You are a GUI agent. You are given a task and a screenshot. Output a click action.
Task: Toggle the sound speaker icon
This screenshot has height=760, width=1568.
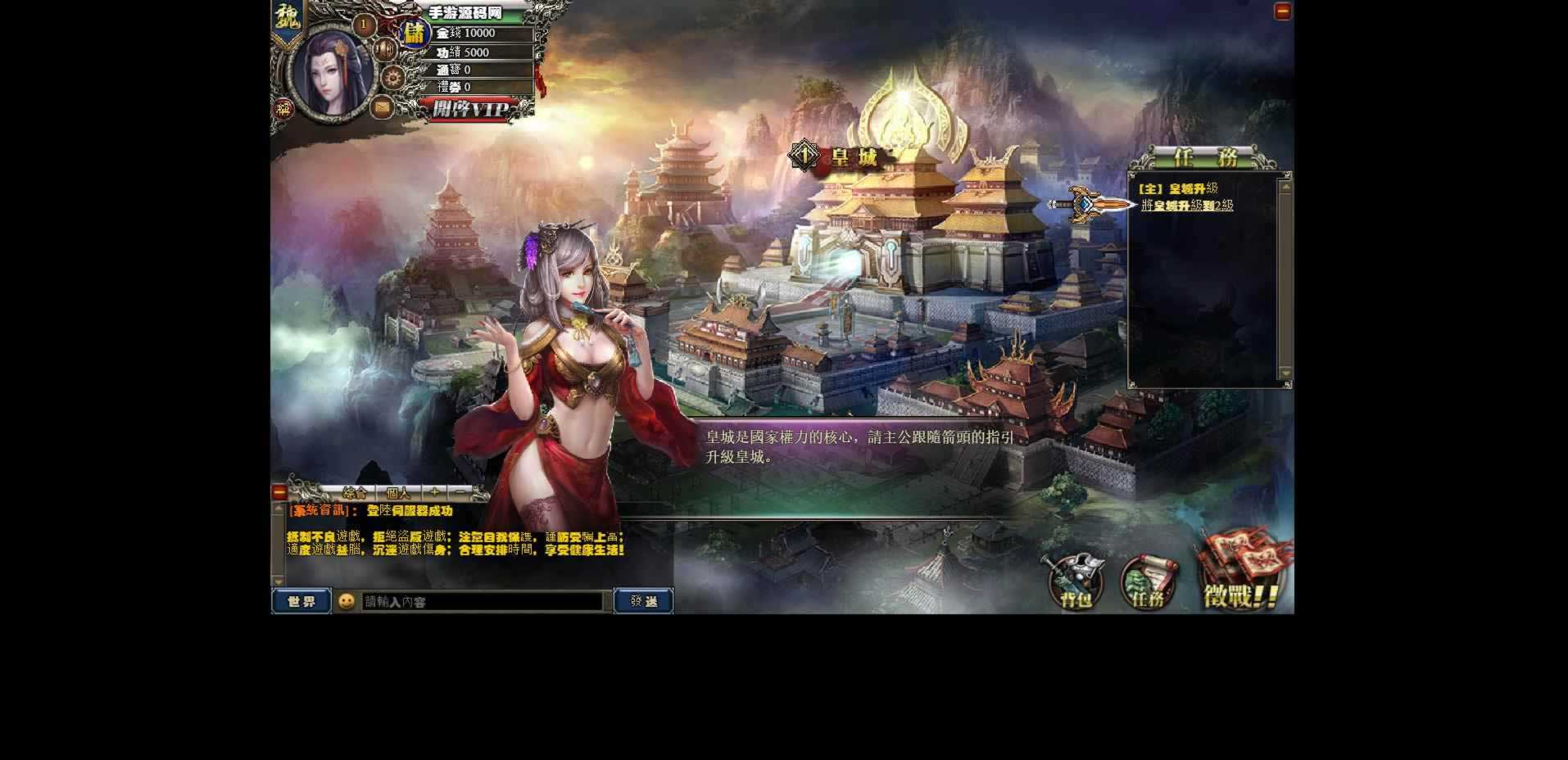tap(385, 50)
